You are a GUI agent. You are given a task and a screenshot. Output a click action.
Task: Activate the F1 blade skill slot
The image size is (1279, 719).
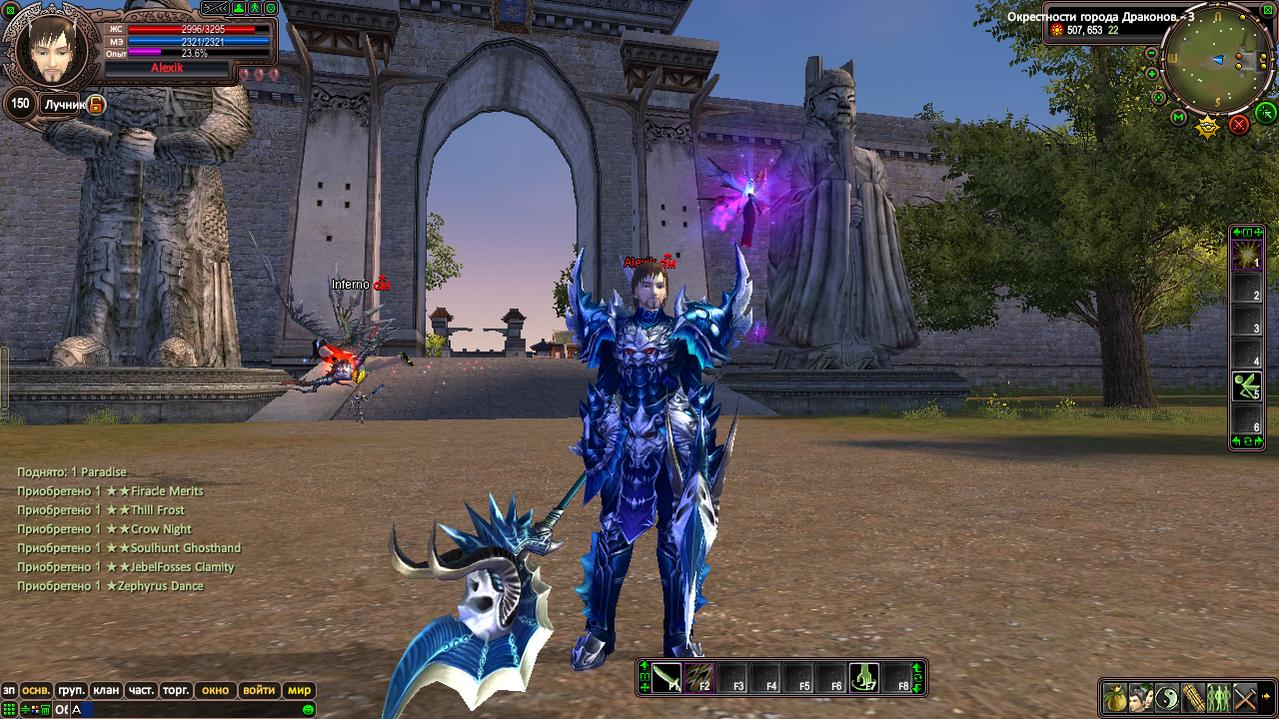pyautogui.click(x=667, y=677)
